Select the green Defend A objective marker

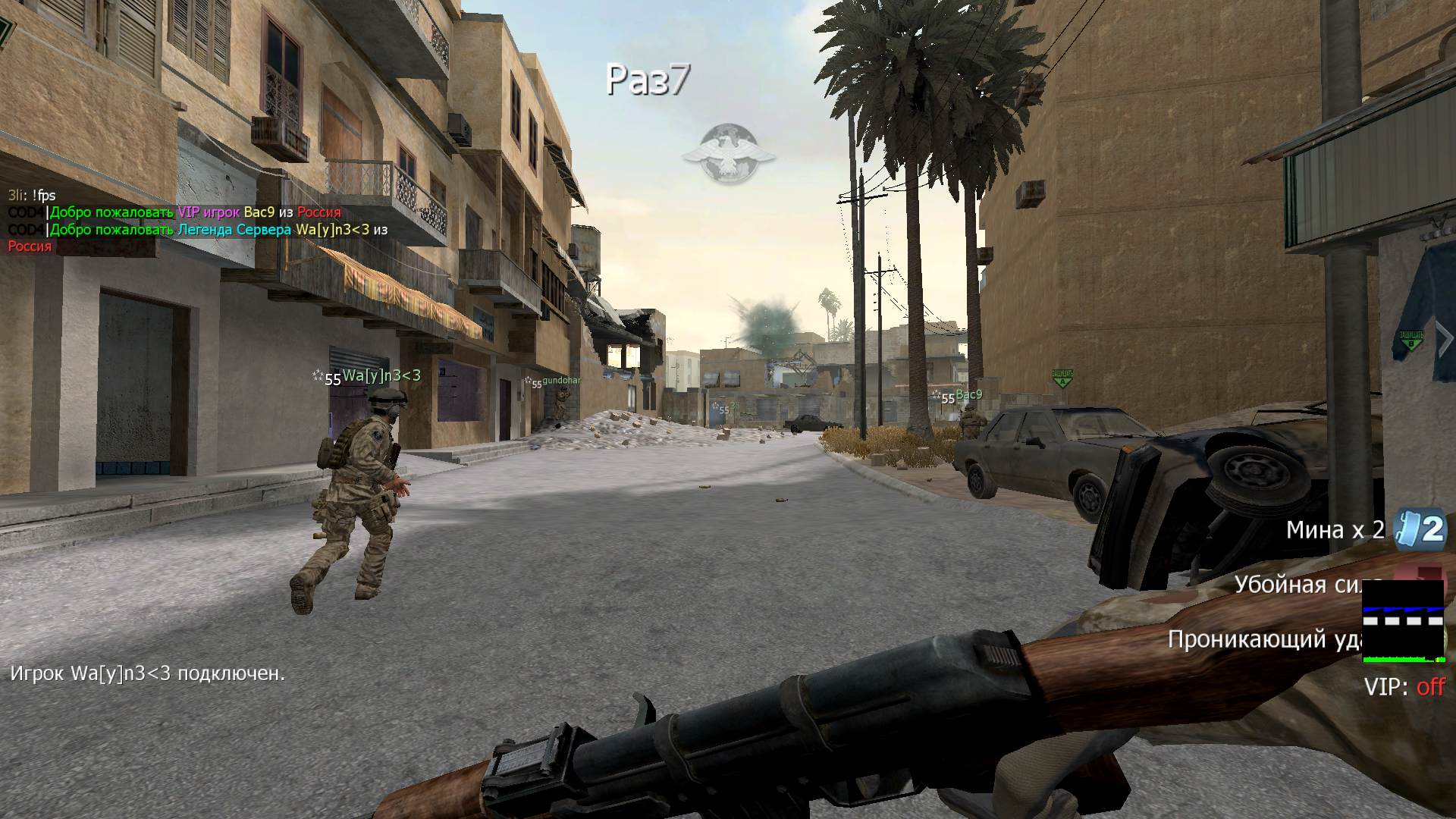(x=1062, y=377)
